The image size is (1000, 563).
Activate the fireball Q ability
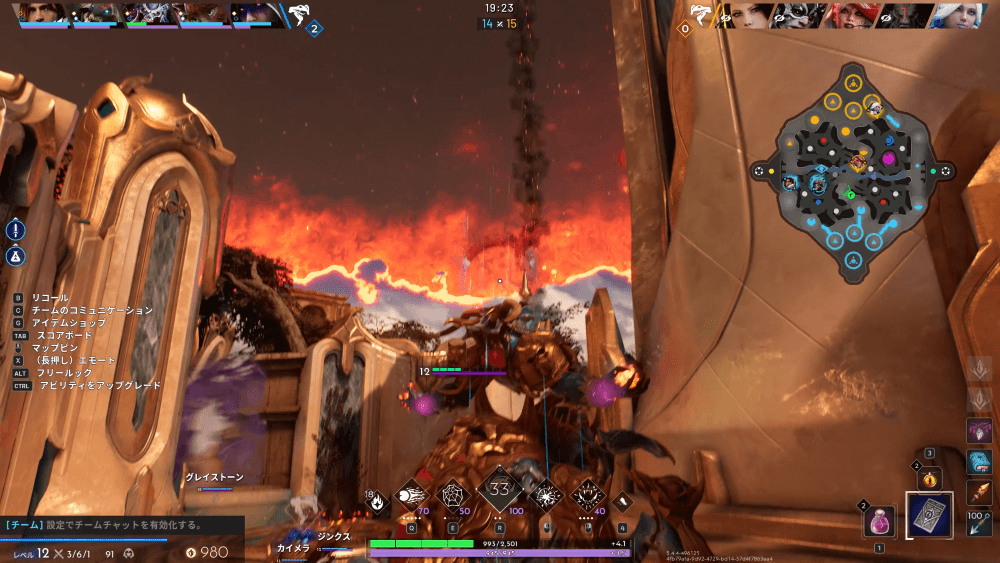tap(411, 494)
